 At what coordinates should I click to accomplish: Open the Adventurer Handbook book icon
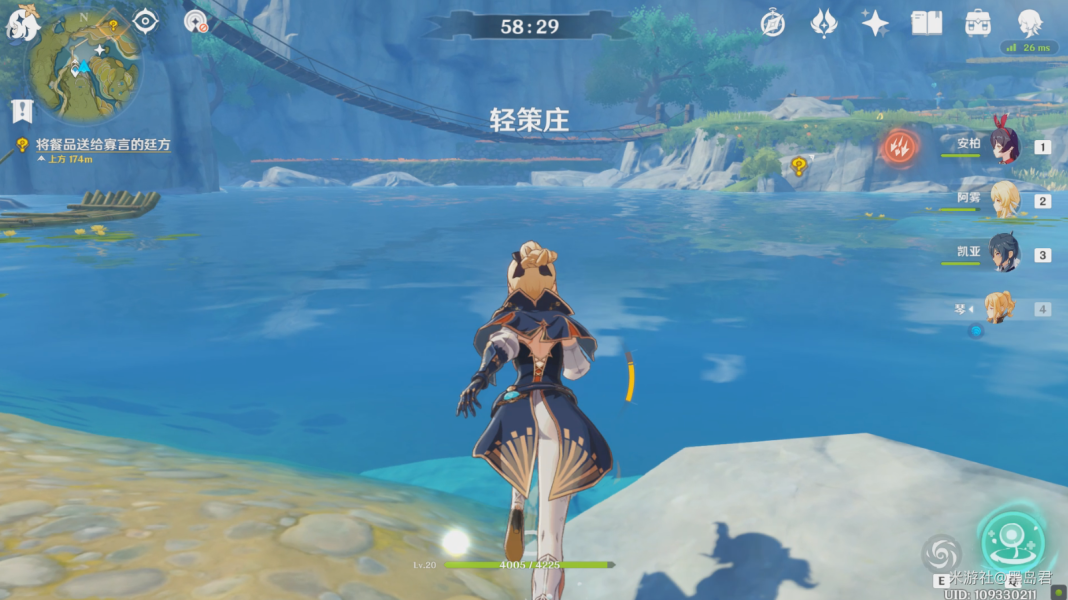point(927,23)
